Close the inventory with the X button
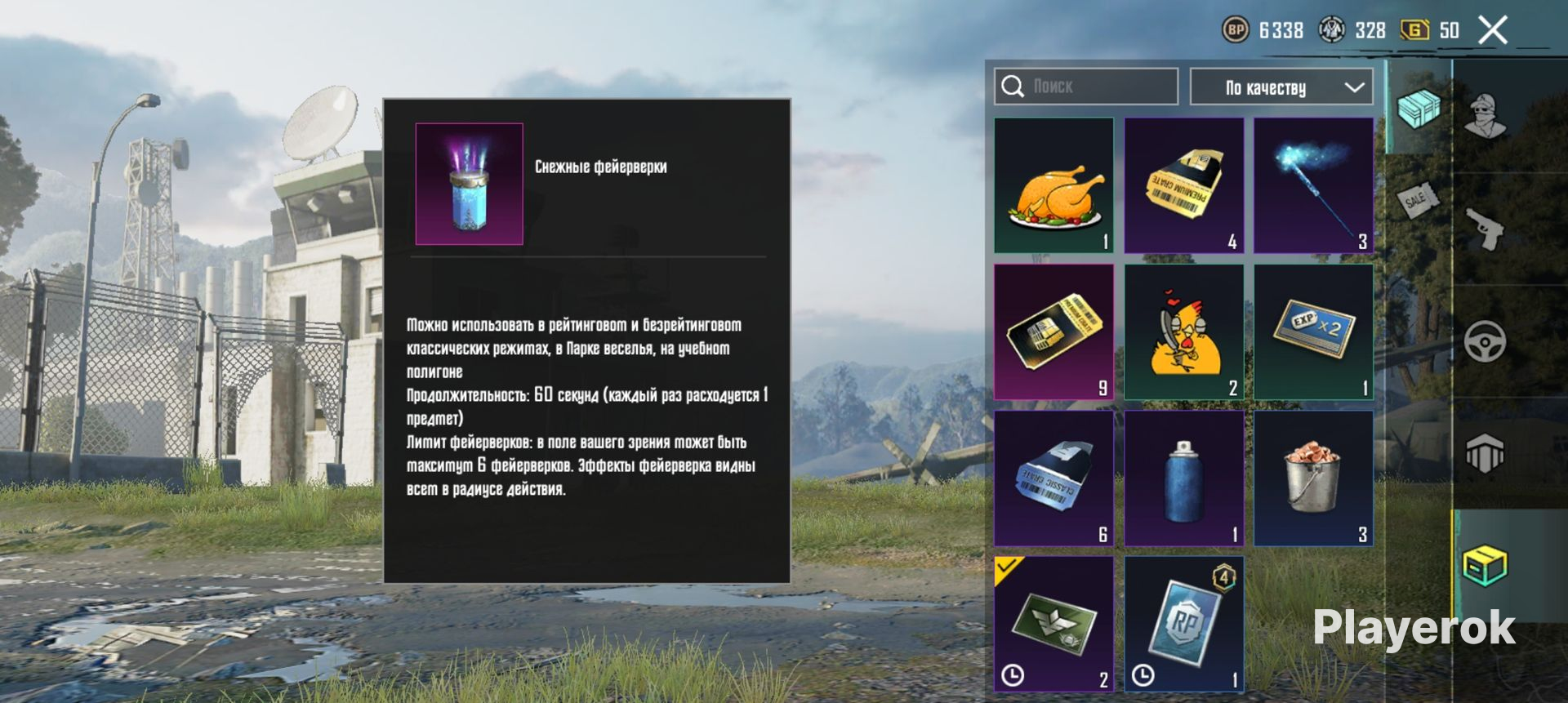This screenshot has width=1568, height=703. point(1493,31)
